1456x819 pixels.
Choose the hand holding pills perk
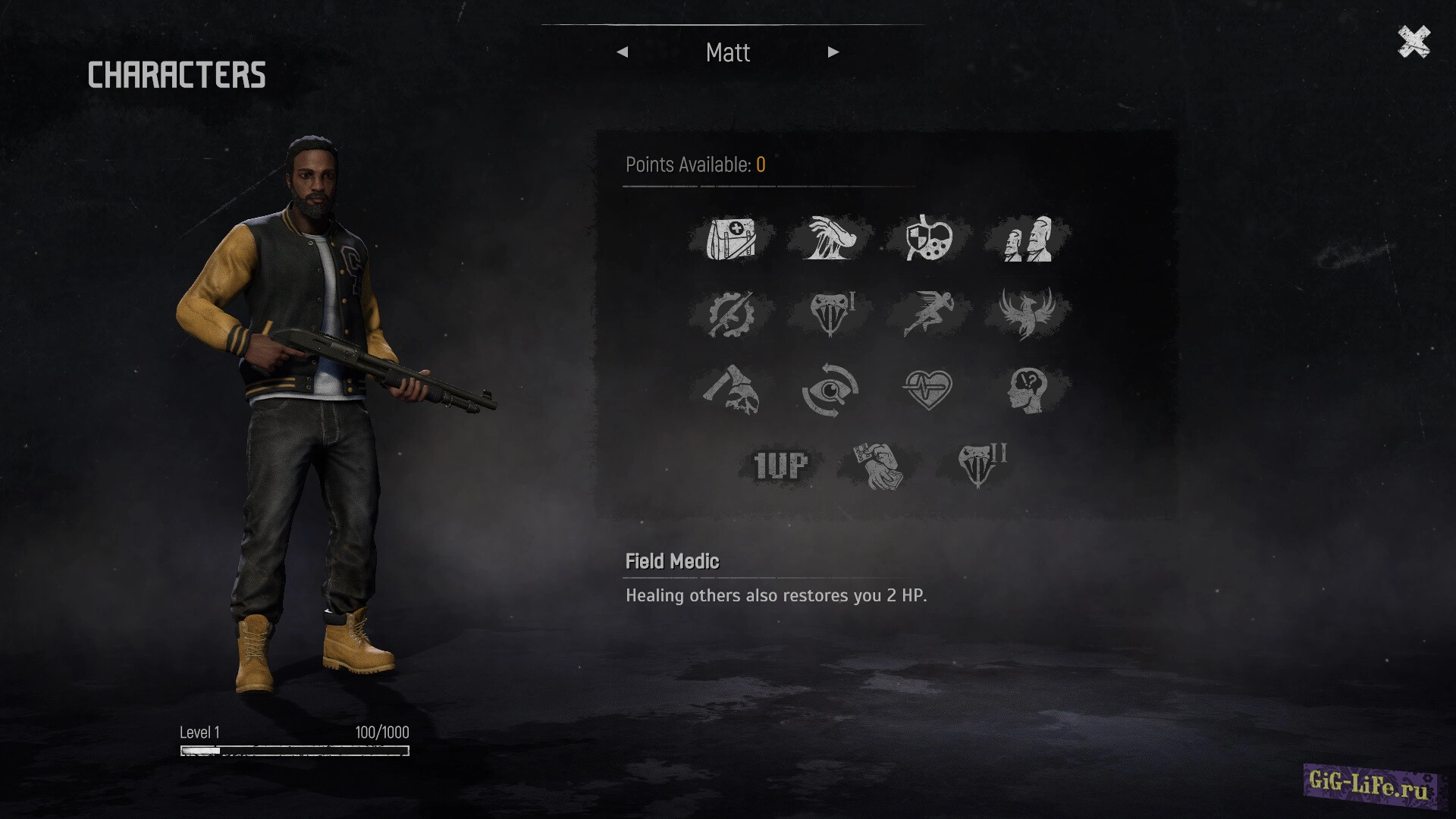click(x=879, y=466)
